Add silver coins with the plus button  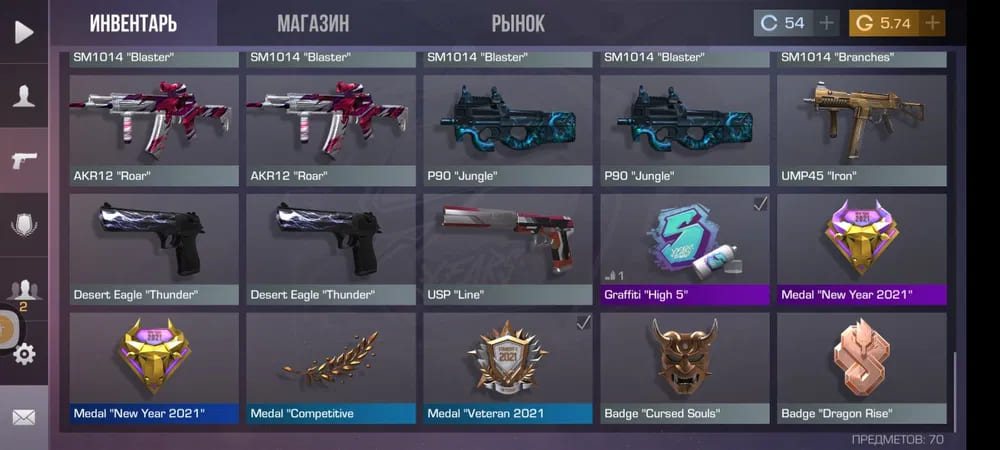tap(826, 23)
